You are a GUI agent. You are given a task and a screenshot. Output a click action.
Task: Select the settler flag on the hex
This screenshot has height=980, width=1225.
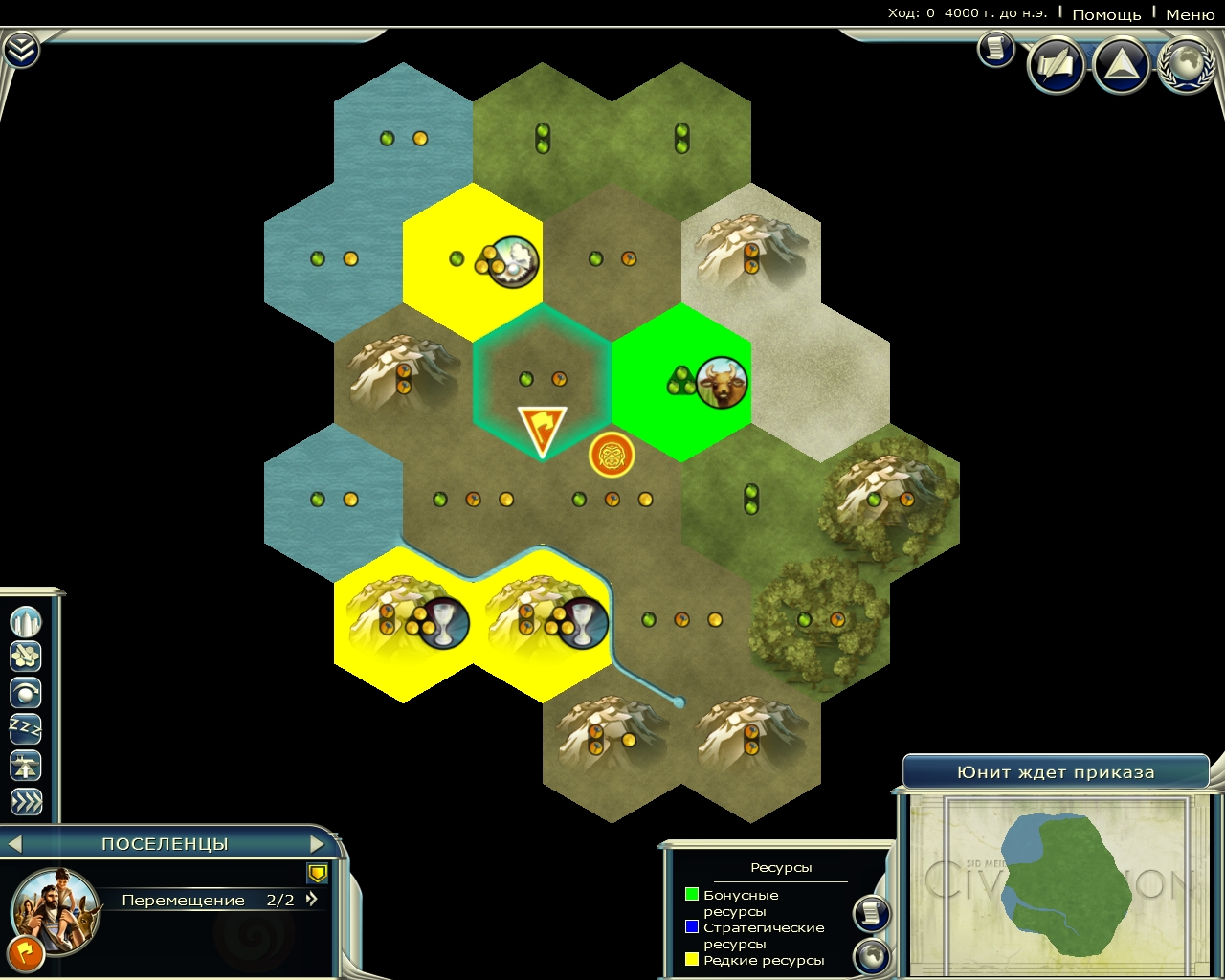[542, 431]
